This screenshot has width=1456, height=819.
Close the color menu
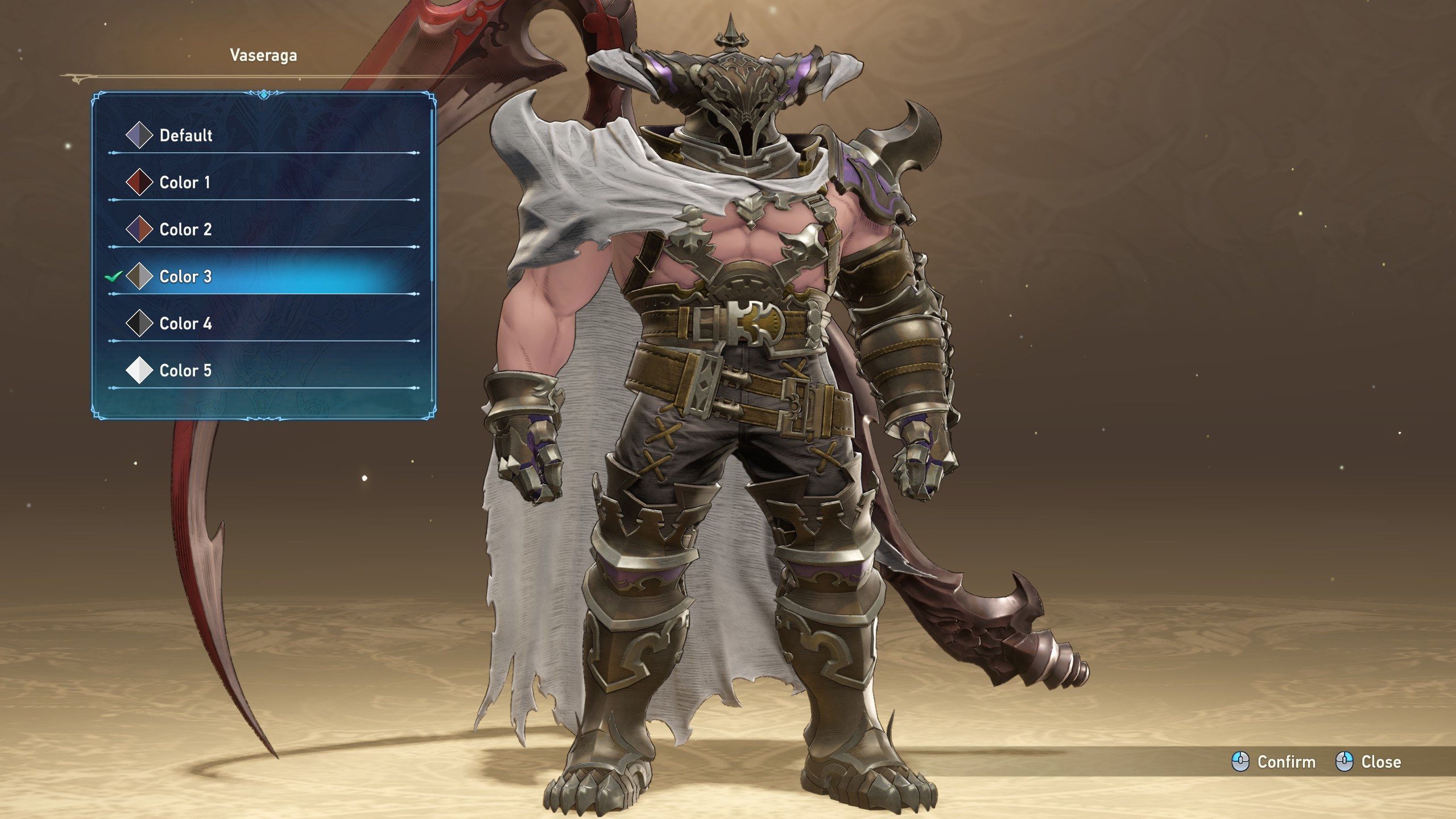point(1368,762)
